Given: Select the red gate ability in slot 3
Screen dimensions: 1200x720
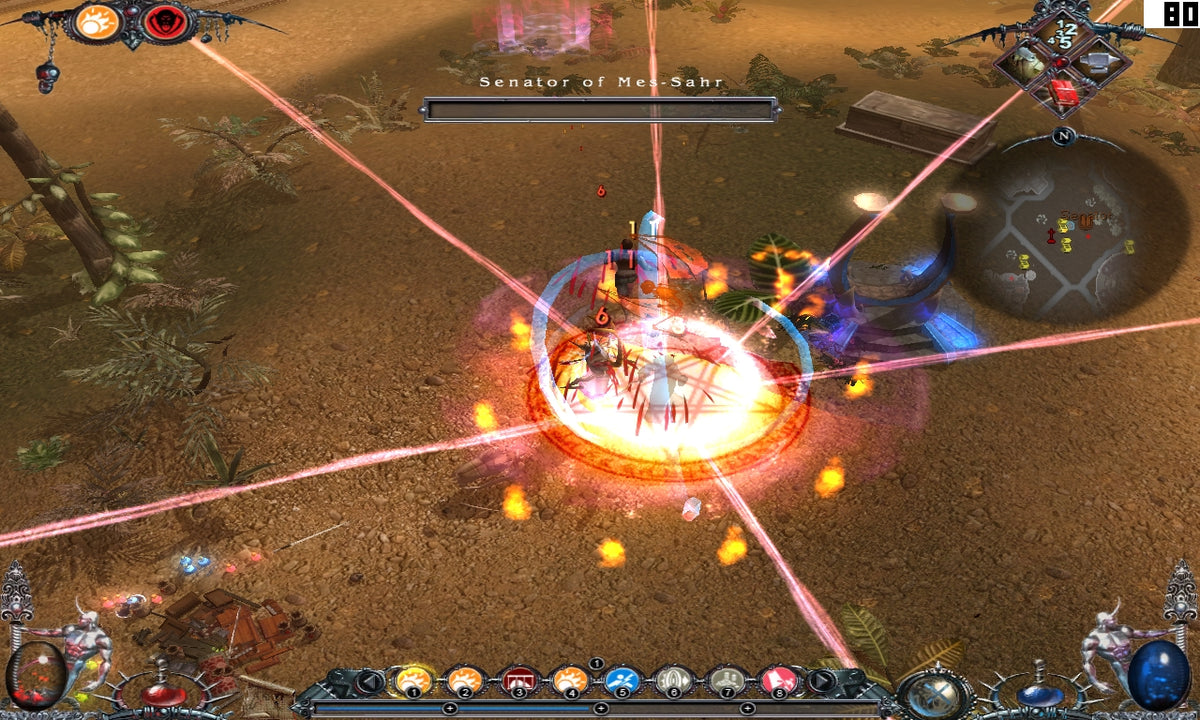Looking at the screenshot, I should click(518, 681).
